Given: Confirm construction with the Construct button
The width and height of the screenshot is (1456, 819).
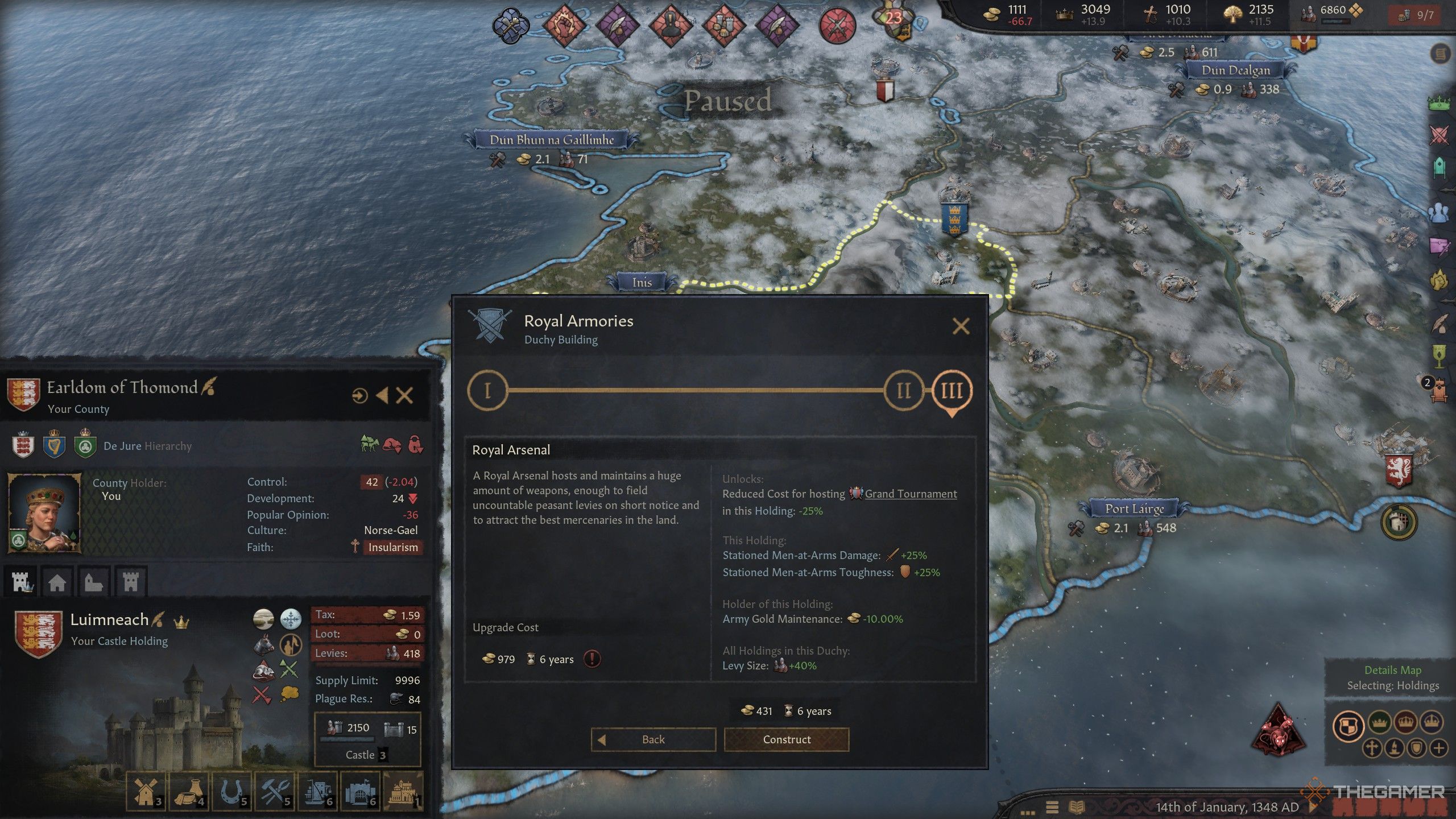Looking at the screenshot, I should [x=786, y=739].
